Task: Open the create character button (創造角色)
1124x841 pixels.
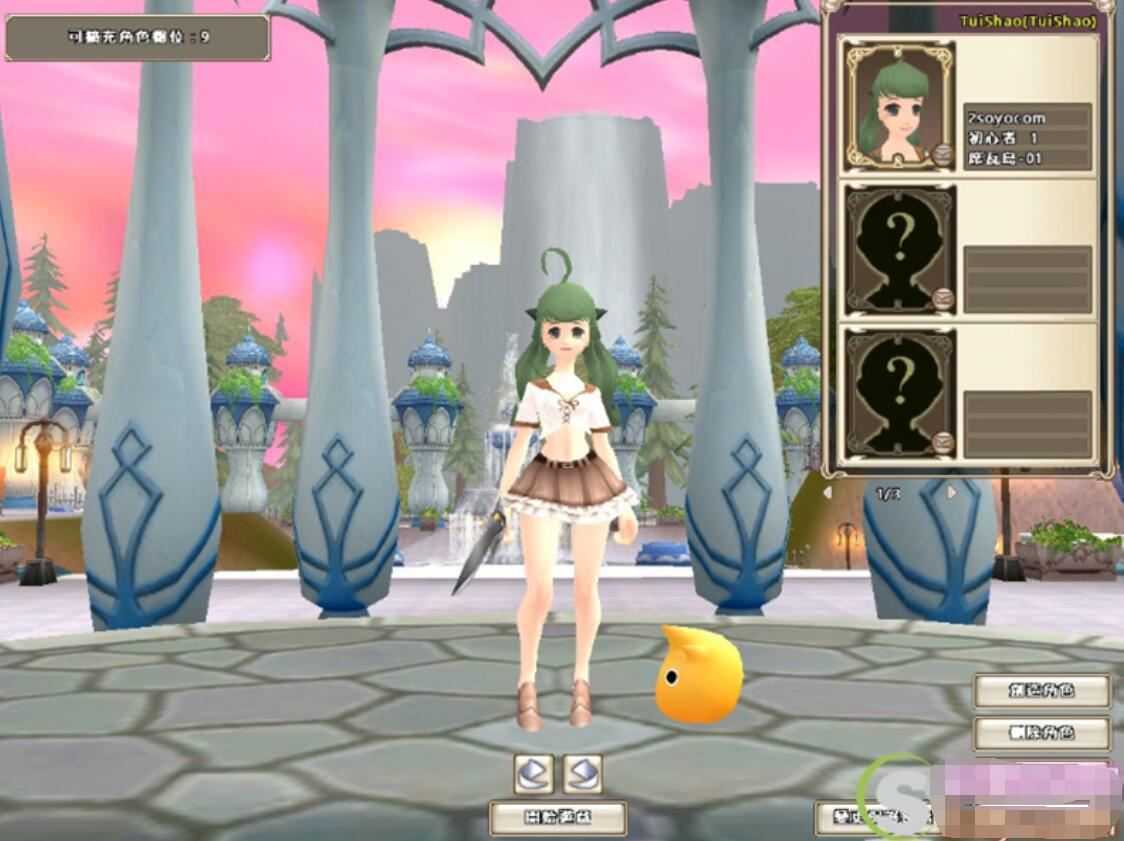Action: pos(1042,690)
